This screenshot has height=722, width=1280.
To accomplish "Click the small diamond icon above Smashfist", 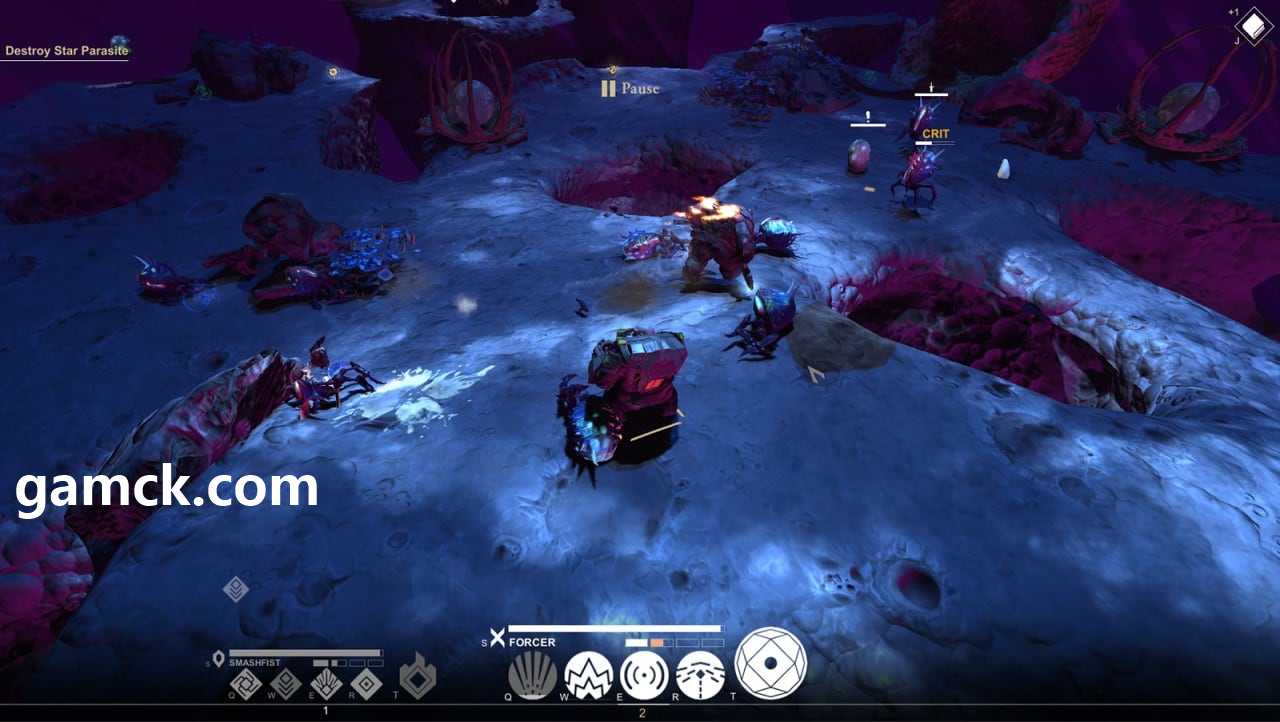I will click(236, 589).
